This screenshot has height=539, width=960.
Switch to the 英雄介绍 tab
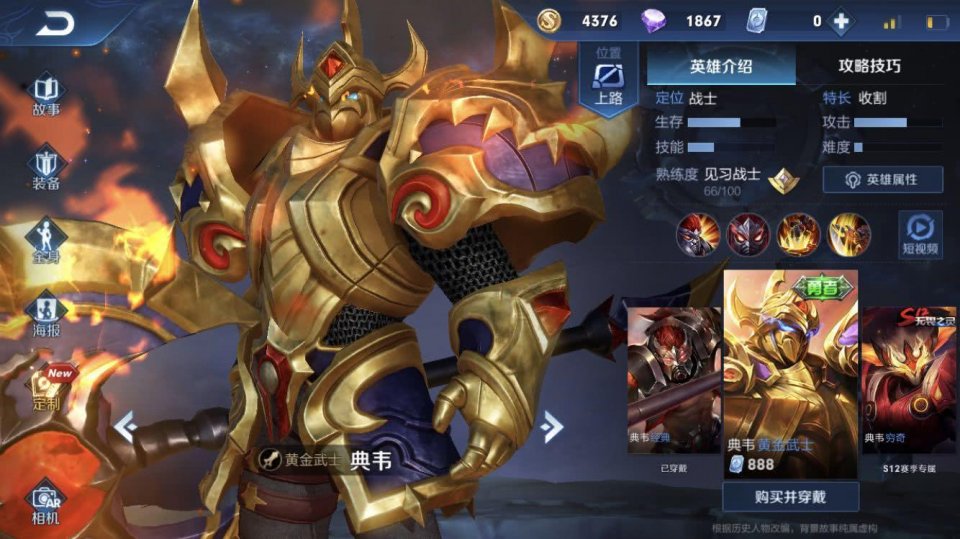click(721, 66)
